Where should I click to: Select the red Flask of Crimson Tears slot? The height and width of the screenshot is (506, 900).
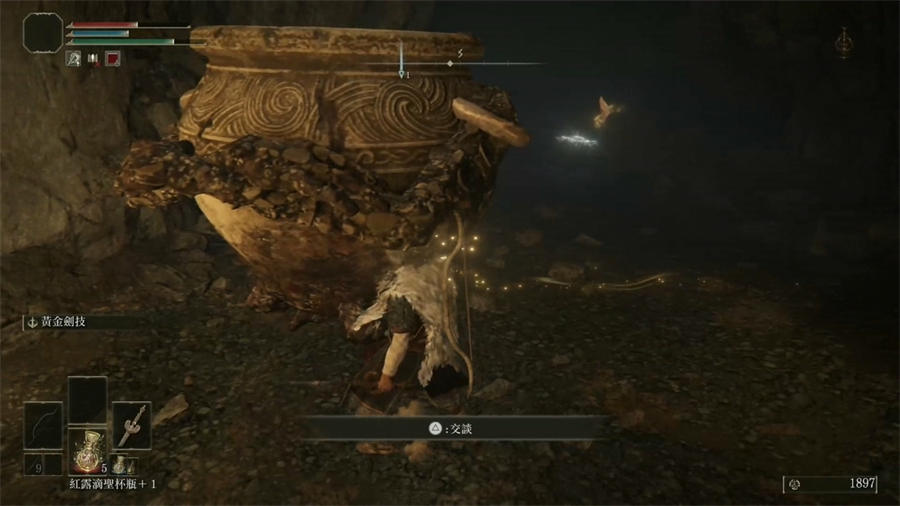point(87,445)
